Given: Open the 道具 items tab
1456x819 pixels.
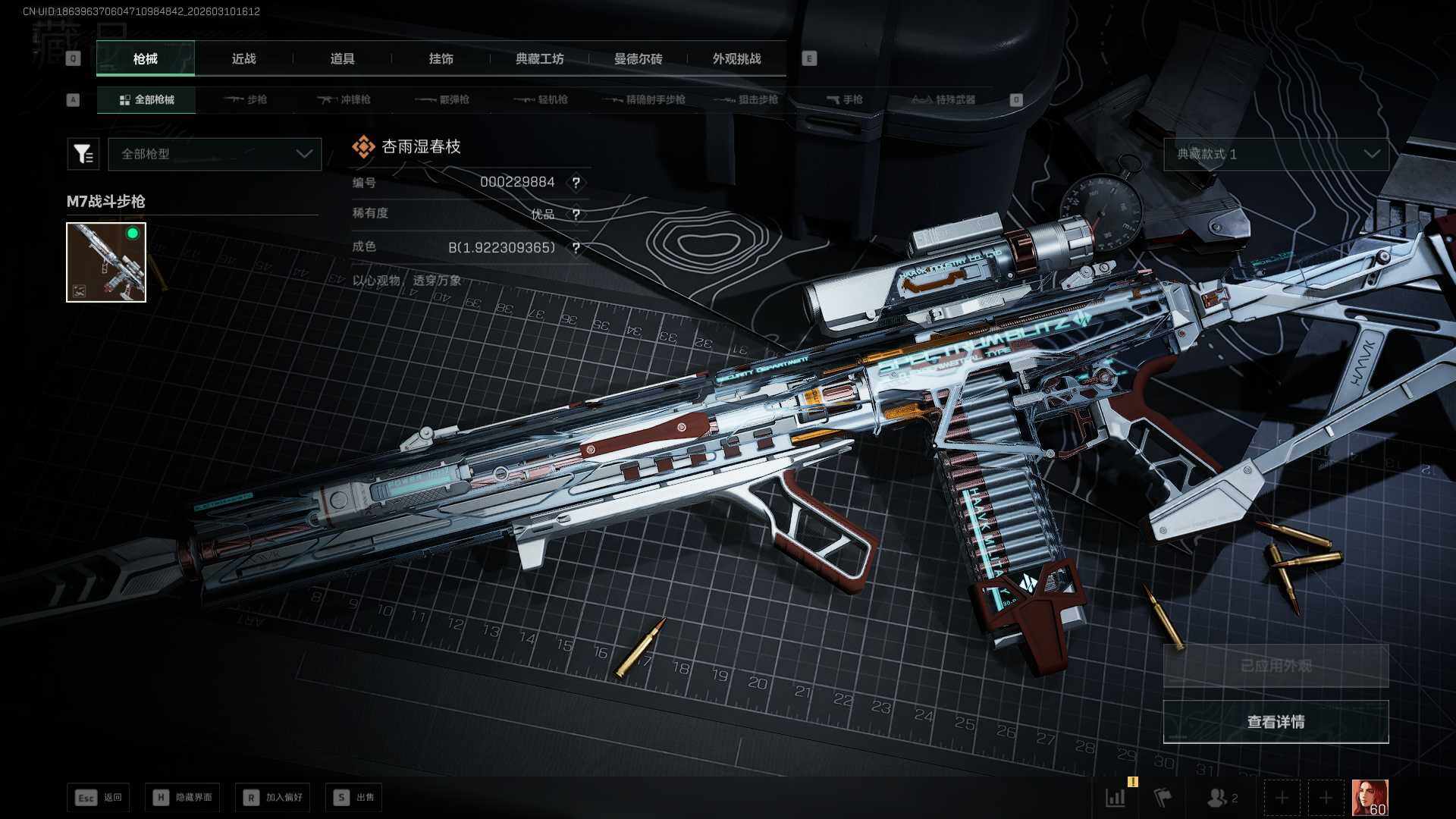Looking at the screenshot, I should (342, 58).
